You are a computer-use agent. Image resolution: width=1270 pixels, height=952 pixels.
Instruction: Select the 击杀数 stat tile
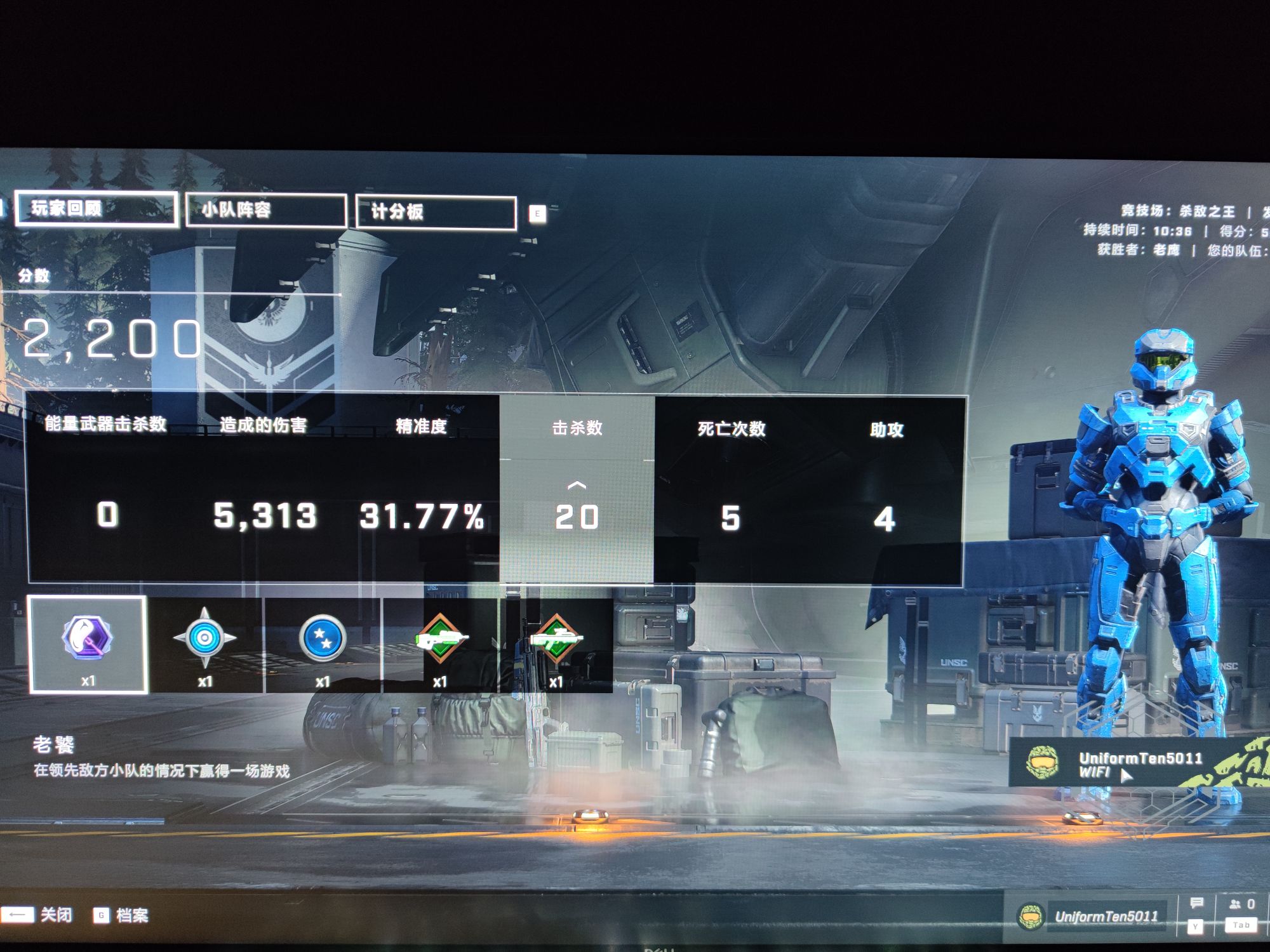click(577, 489)
